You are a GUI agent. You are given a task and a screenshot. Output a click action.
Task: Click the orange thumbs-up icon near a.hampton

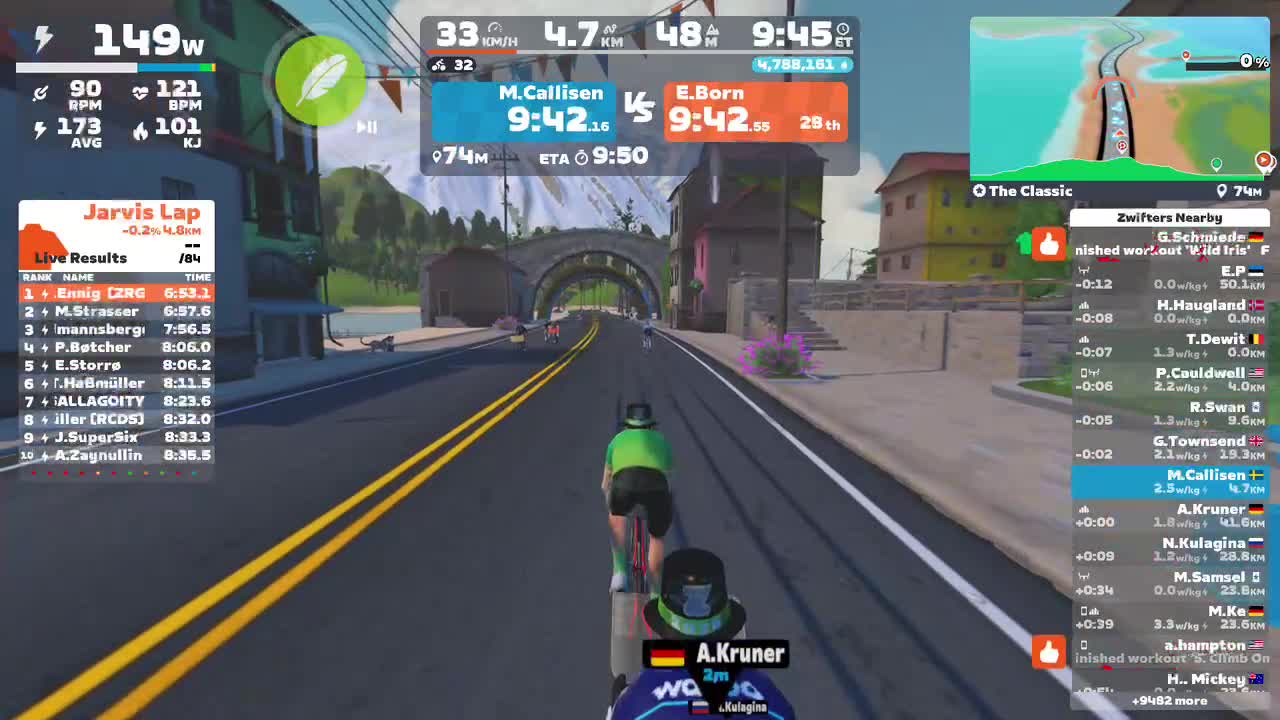pyautogui.click(x=1049, y=653)
